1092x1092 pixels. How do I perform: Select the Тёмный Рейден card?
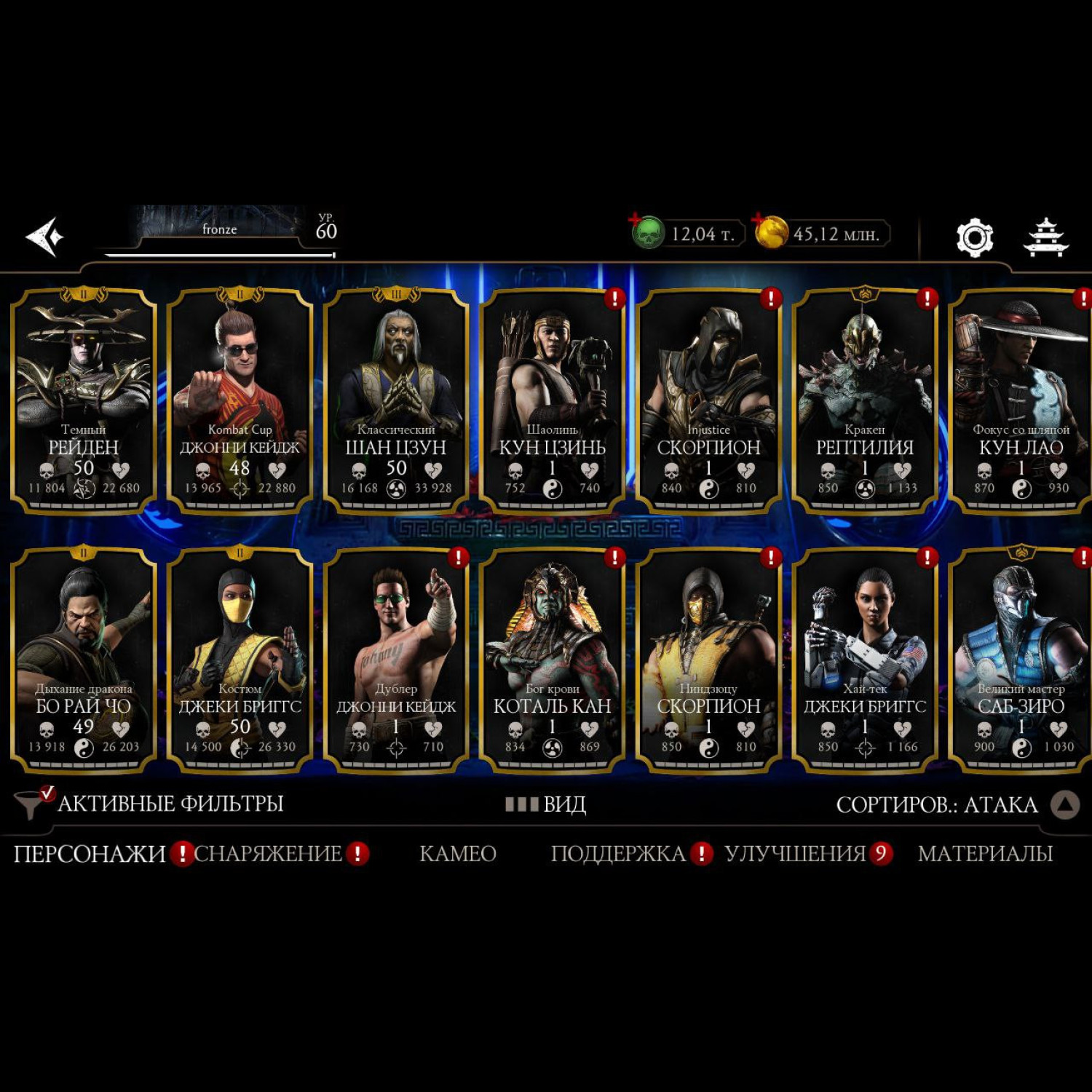pos(84,400)
